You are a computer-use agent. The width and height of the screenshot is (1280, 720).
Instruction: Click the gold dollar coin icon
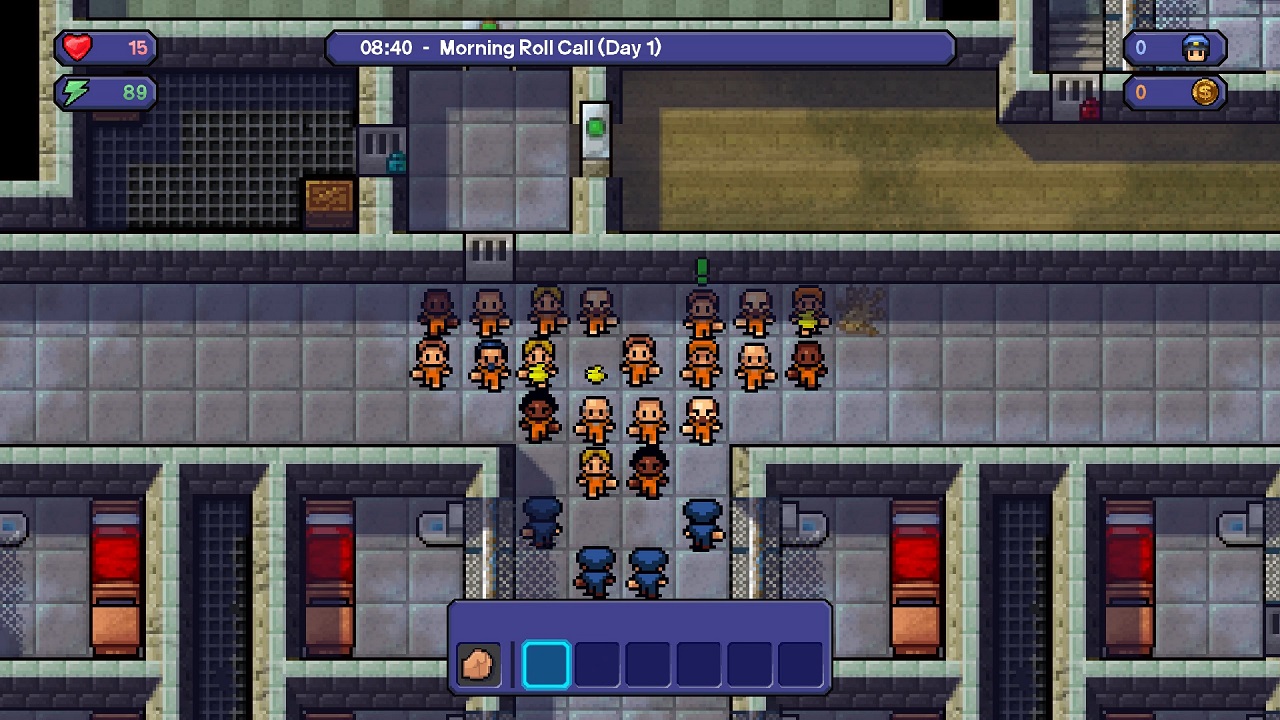[x=1203, y=92]
